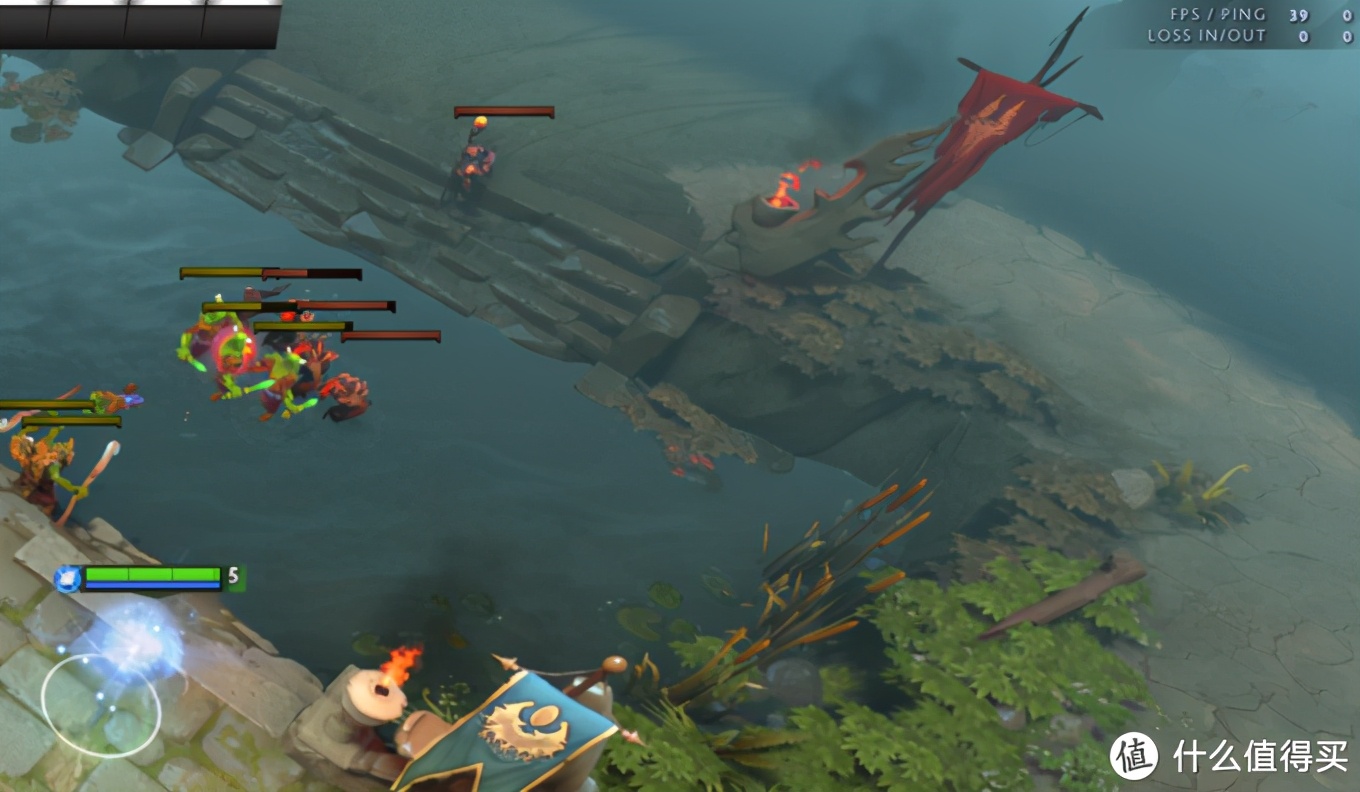Screen dimensions: 1360x792
Task: Click the number 5 beside the buff bar
Action: (x=231, y=575)
